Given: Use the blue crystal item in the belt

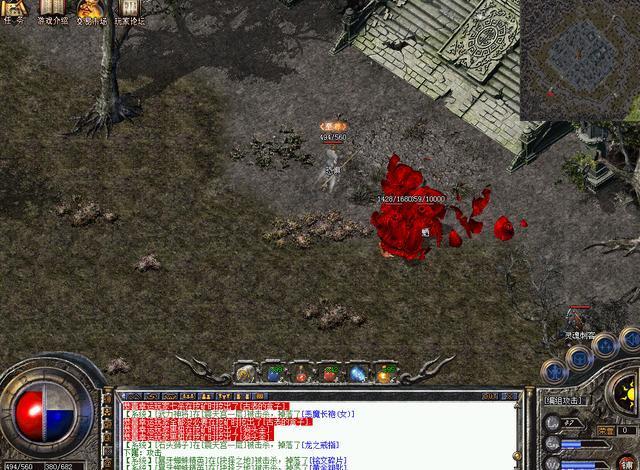Looking at the screenshot, I should coord(358,374).
